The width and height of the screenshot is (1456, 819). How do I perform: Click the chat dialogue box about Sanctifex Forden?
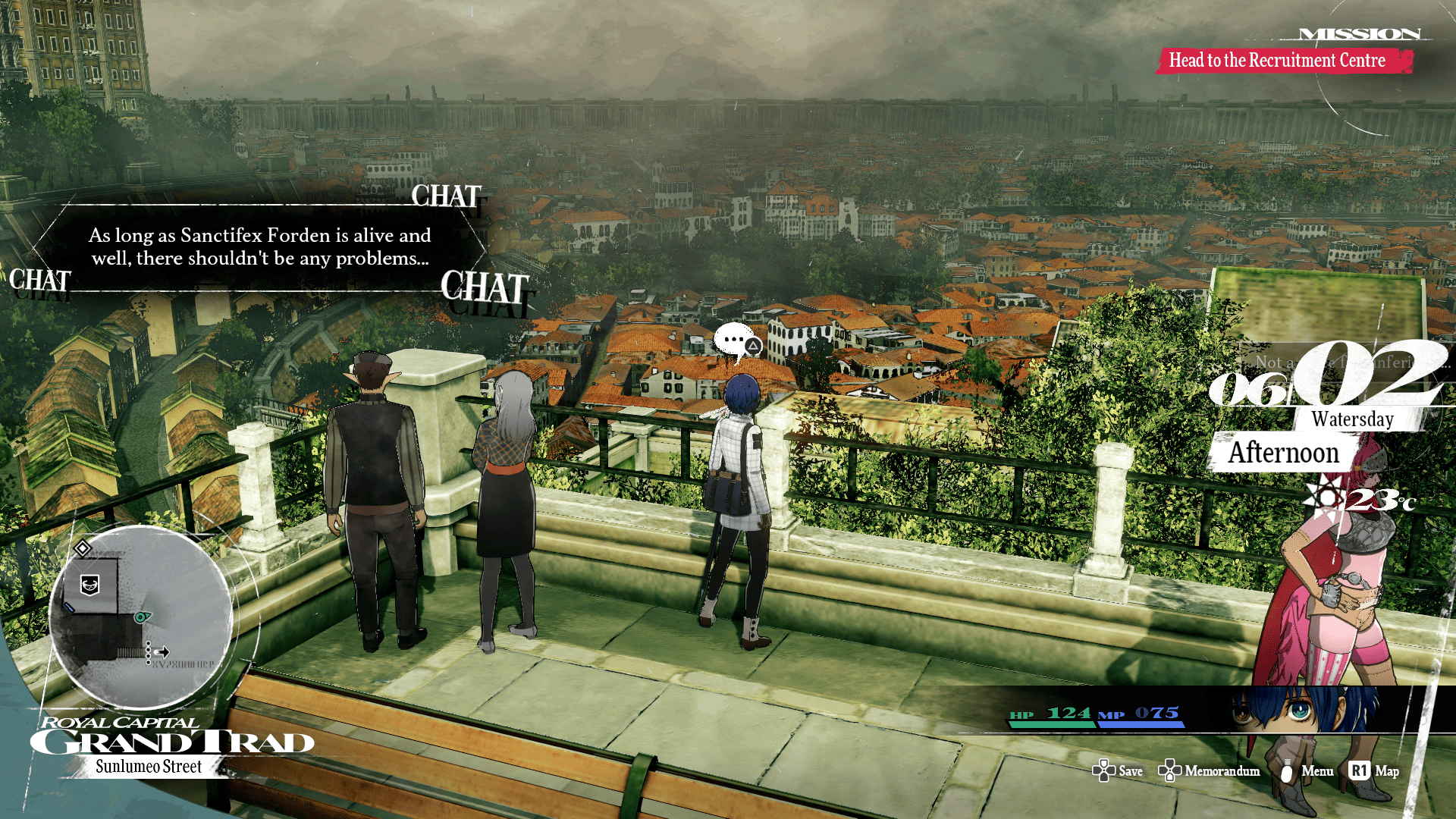click(x=259, y=247)
